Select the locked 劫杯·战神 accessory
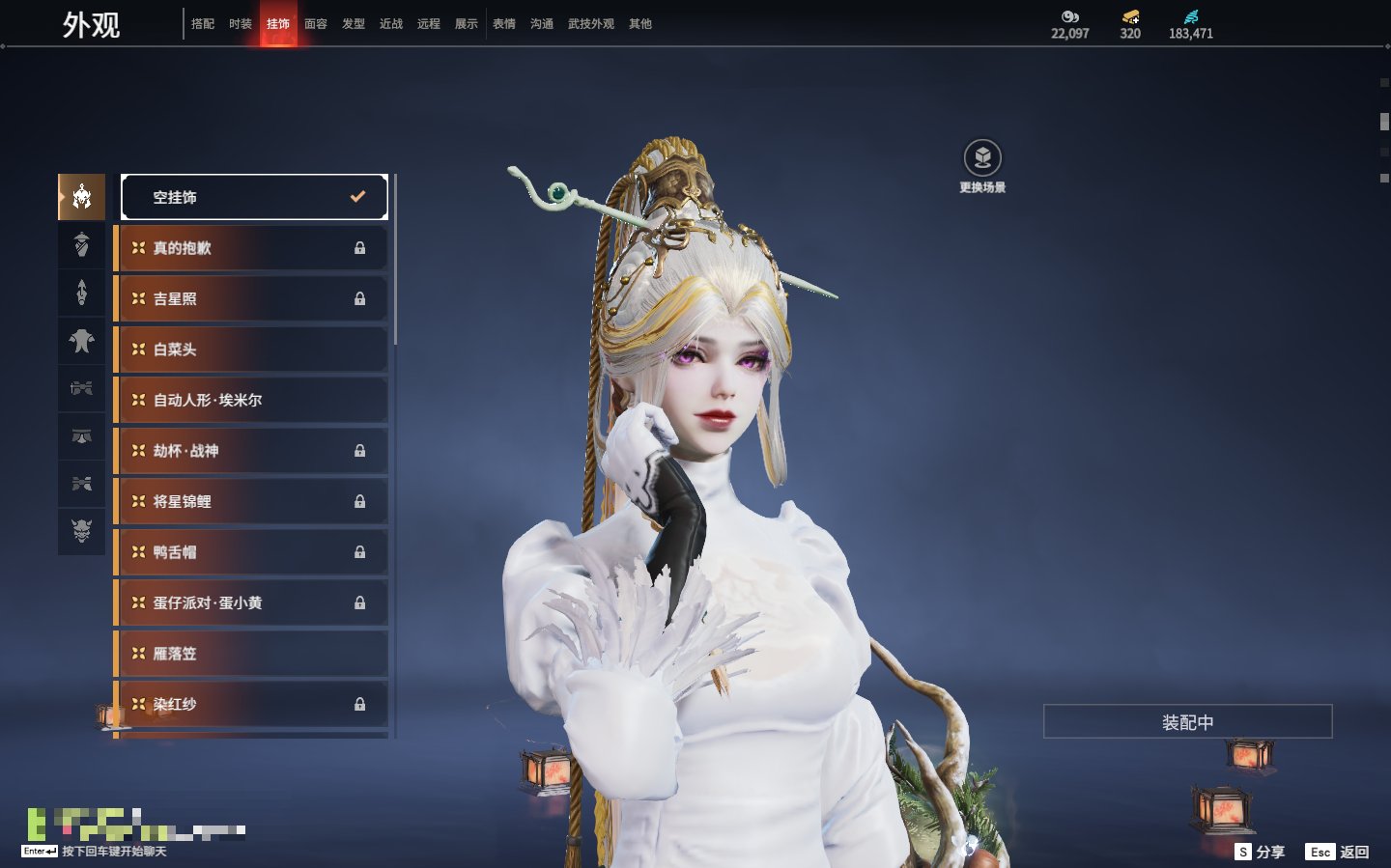This screenshot has width=1391, height=868. [252, 451]
